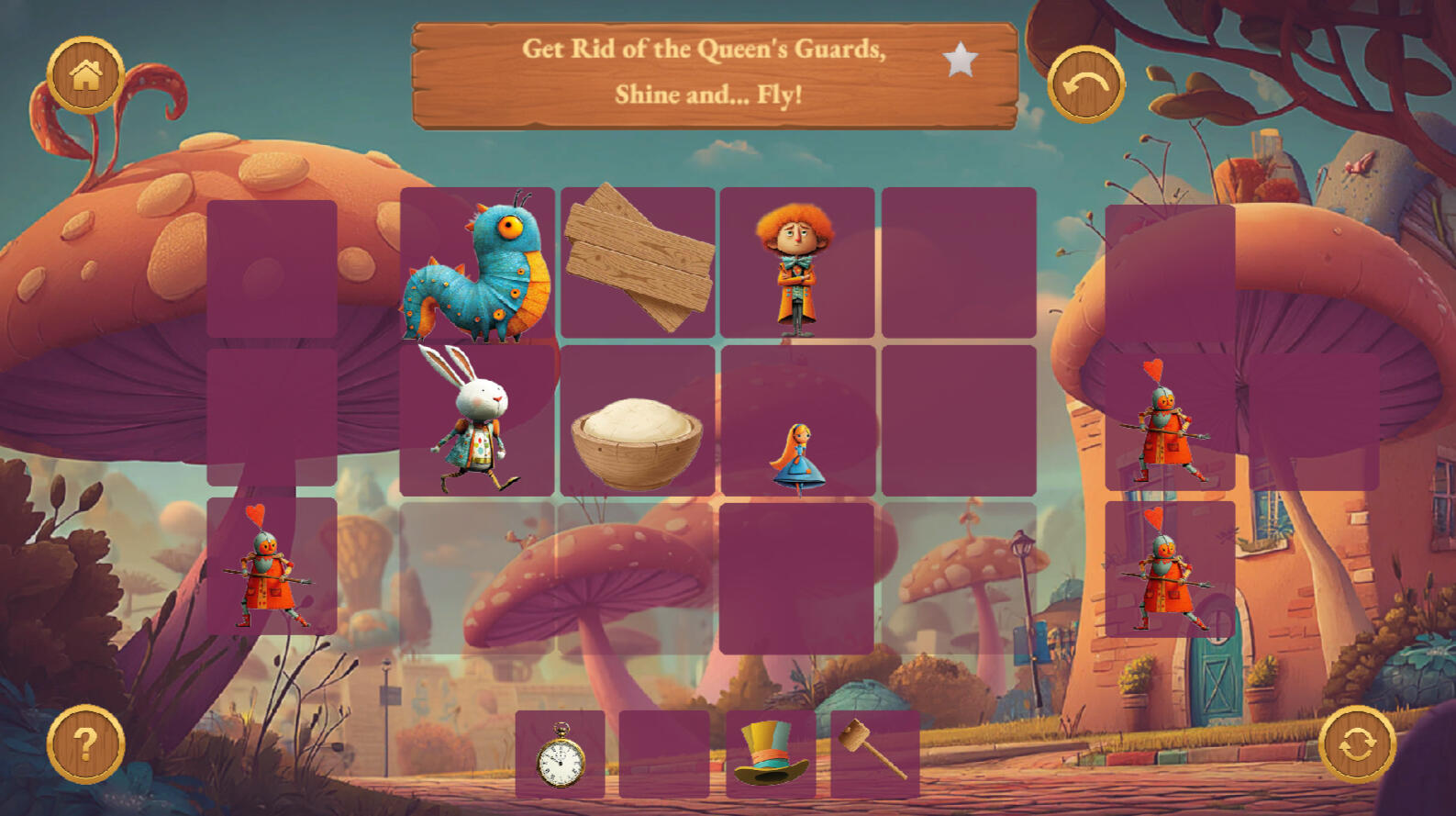The image size is (1456, 816).
Task: Select the red-haired Hatter tile
Action: pyautogui.click(x=796, y=264)
